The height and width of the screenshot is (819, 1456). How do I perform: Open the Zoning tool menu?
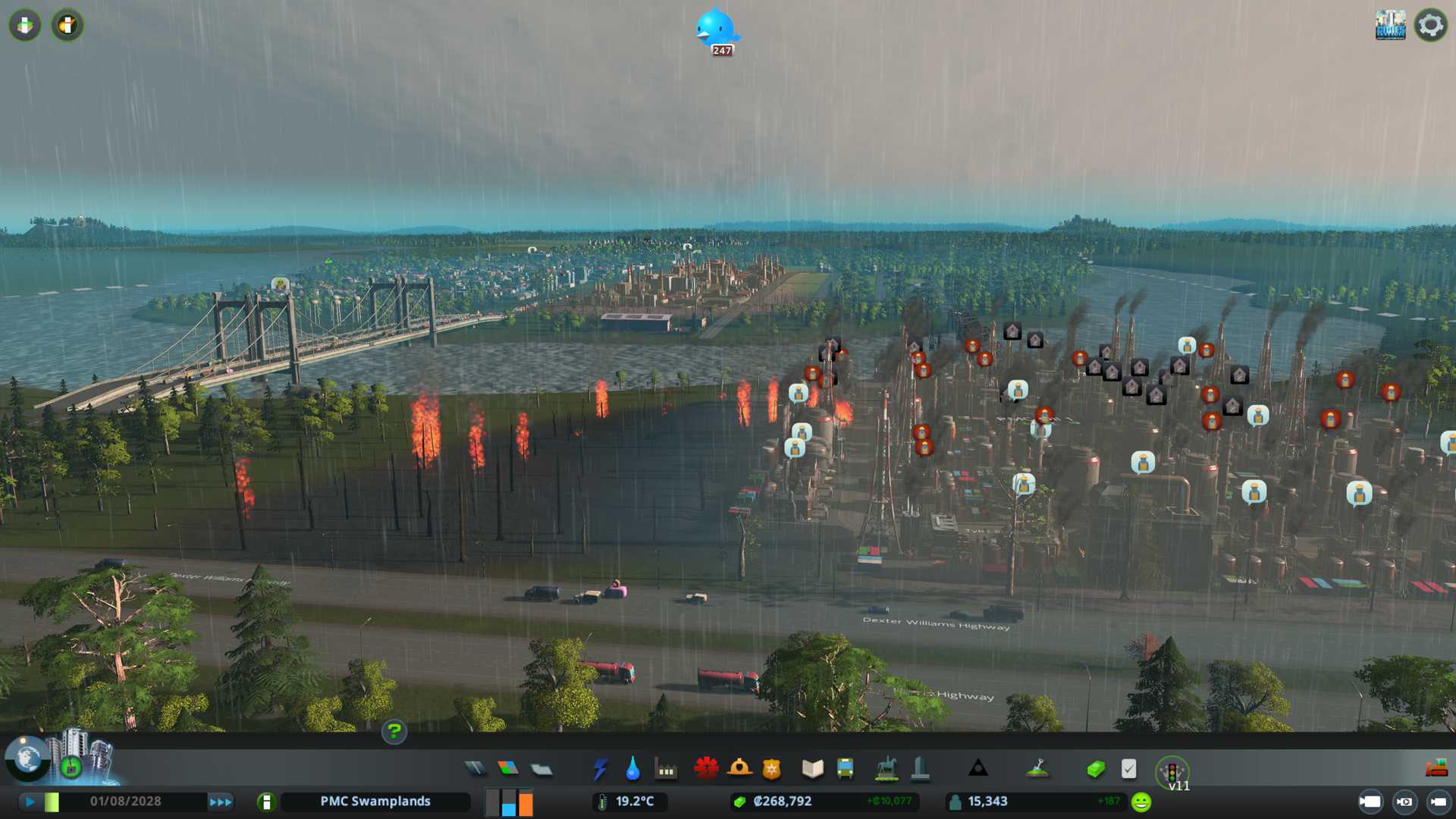click(x=508, y=769)
